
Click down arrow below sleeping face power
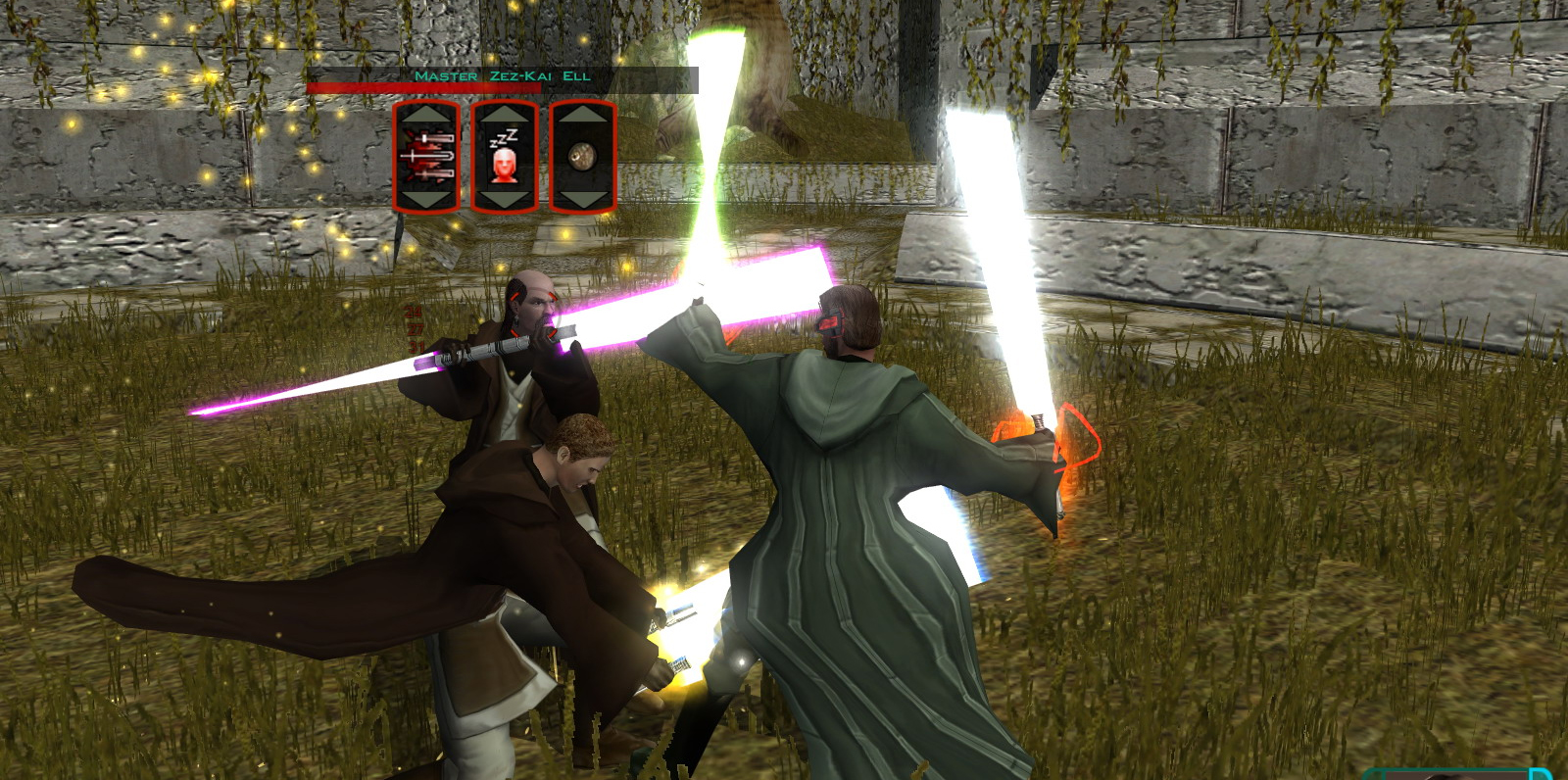[505, 199]
